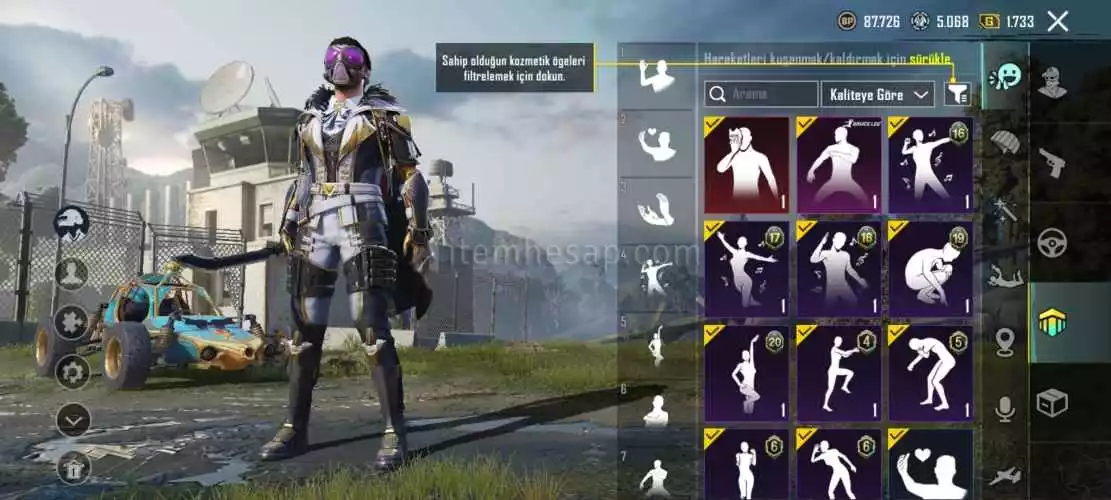Click the emote search field

point(761,94)
